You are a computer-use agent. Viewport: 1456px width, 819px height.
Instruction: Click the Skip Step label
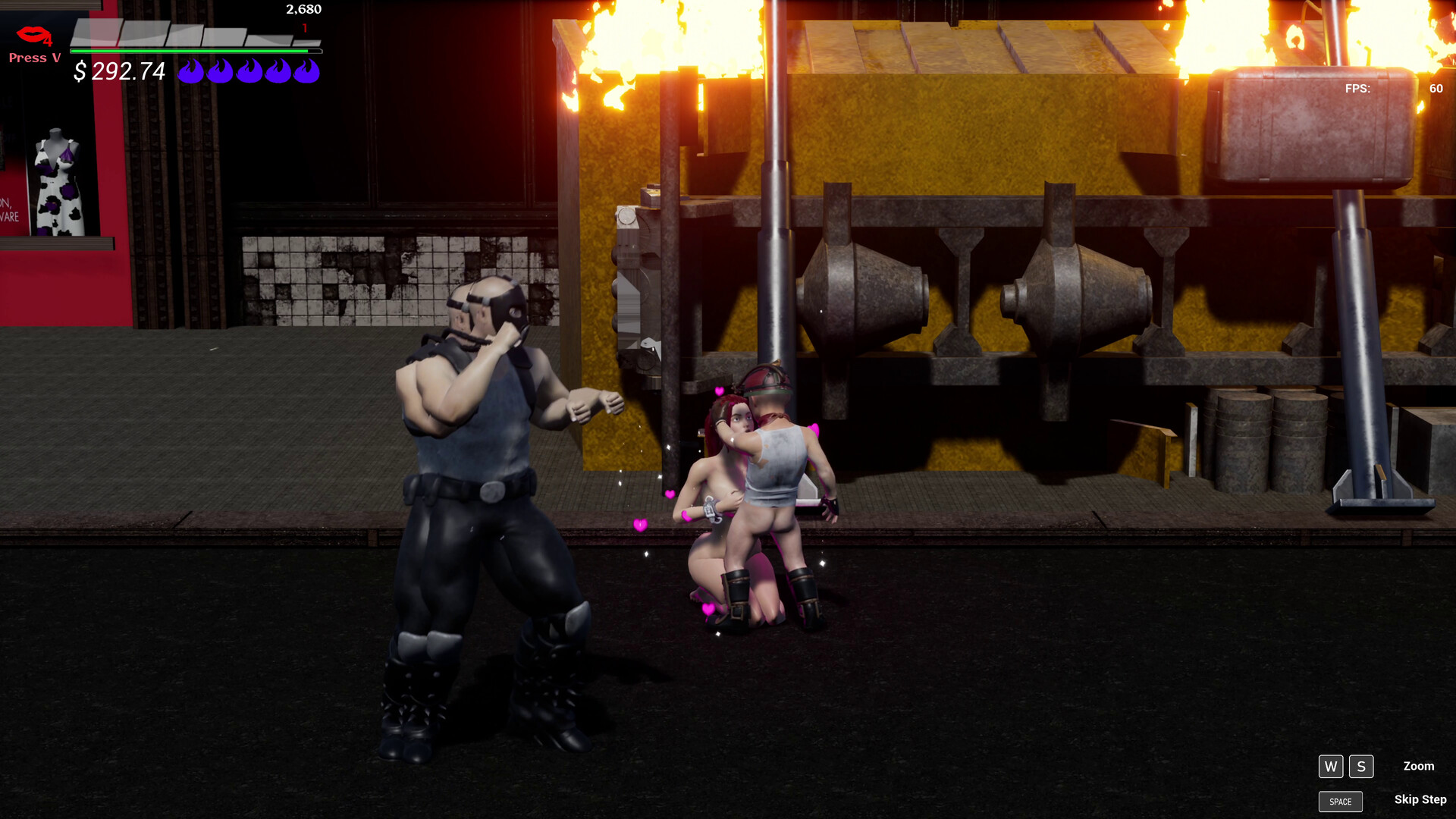pyautogui.click(x=1420, y=800)
